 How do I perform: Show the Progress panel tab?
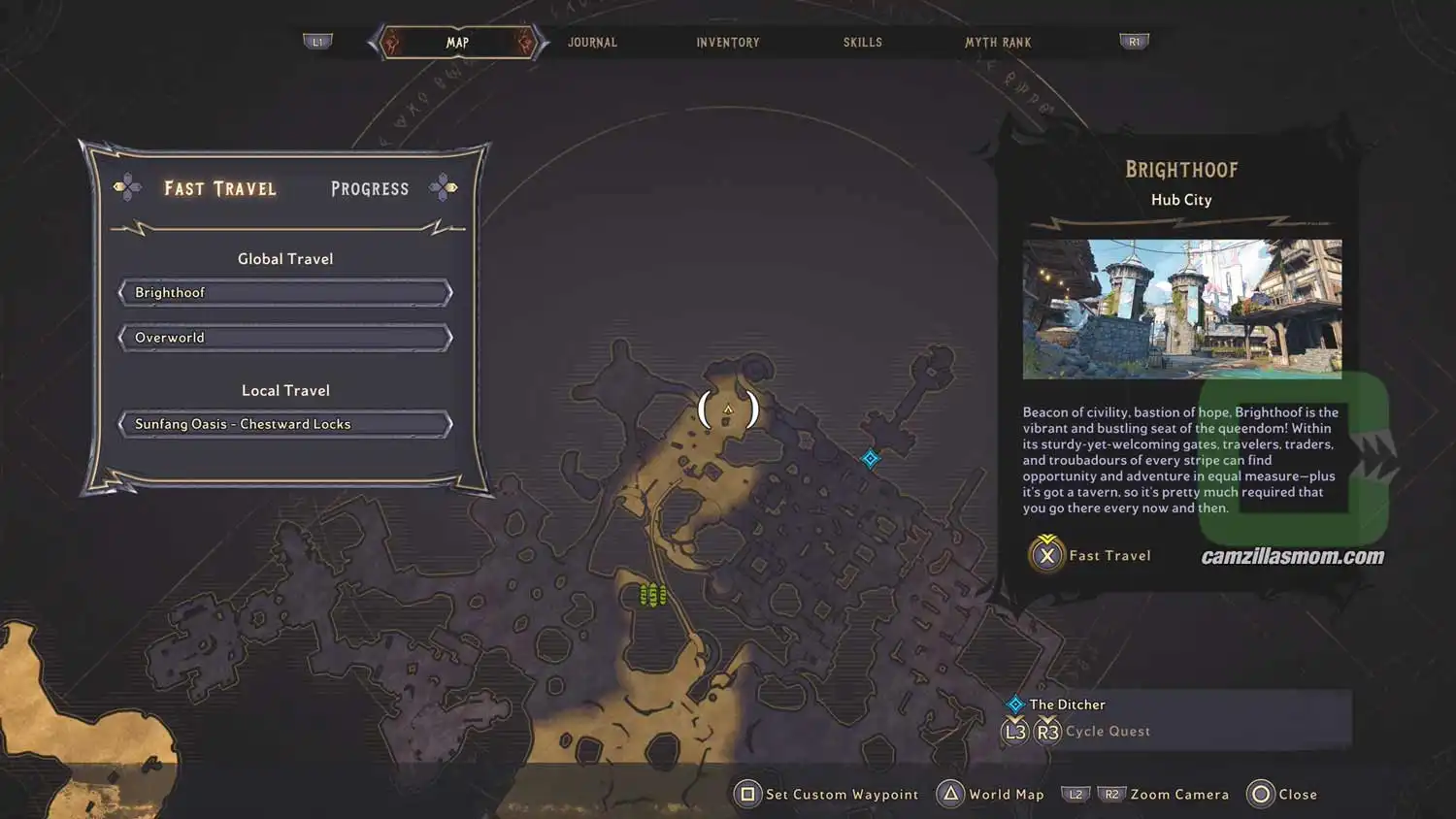pyautogui.click(x=370, y=188)
